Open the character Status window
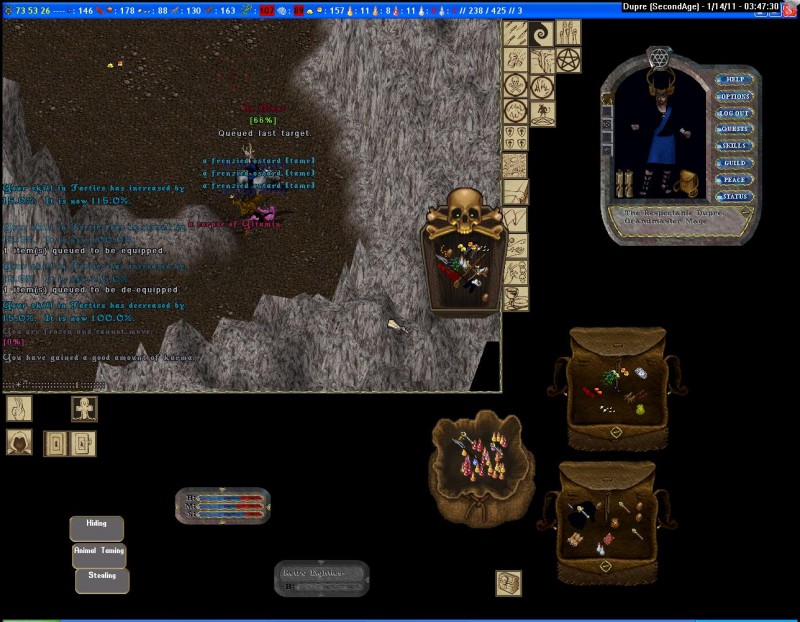 point(734,197)
